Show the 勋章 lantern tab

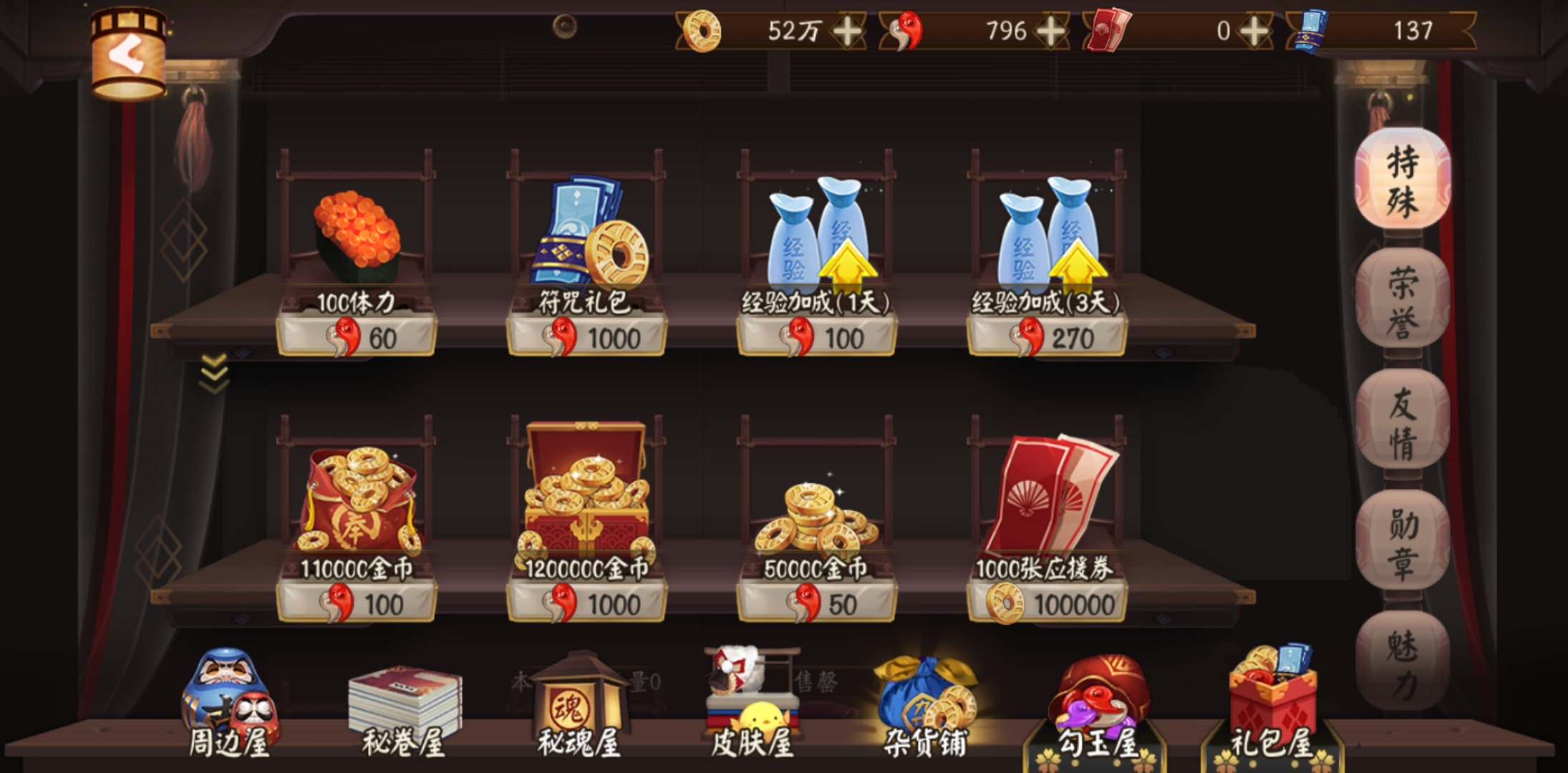pyautogui.click(x=1402, y=543)
